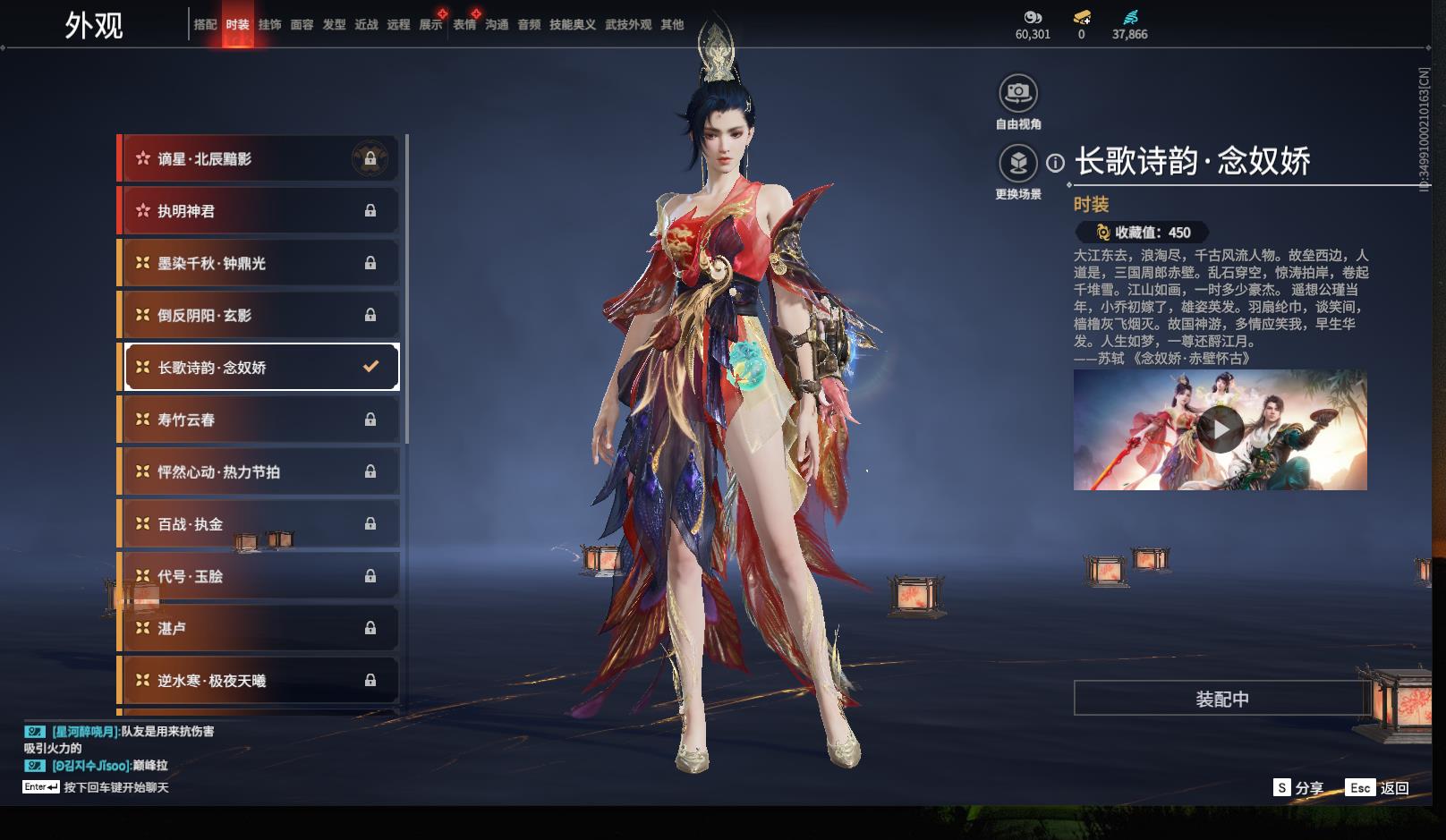Viewport: 1446px width, 840px height.
Task: Click the 装配中 equip button
Action: [1222, 699]
